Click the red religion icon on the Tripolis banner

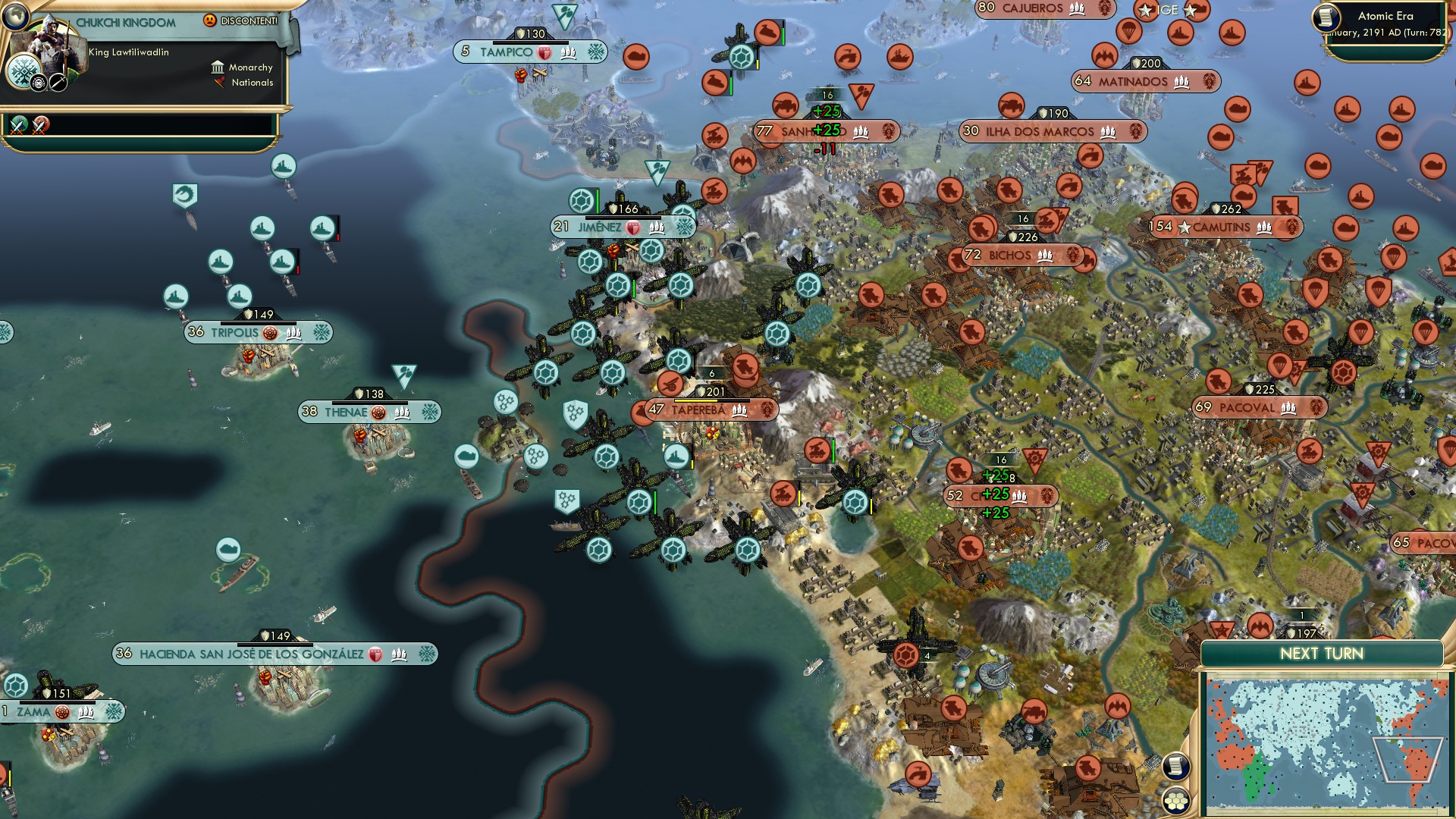pyautogui.click(x=270, y=334)
